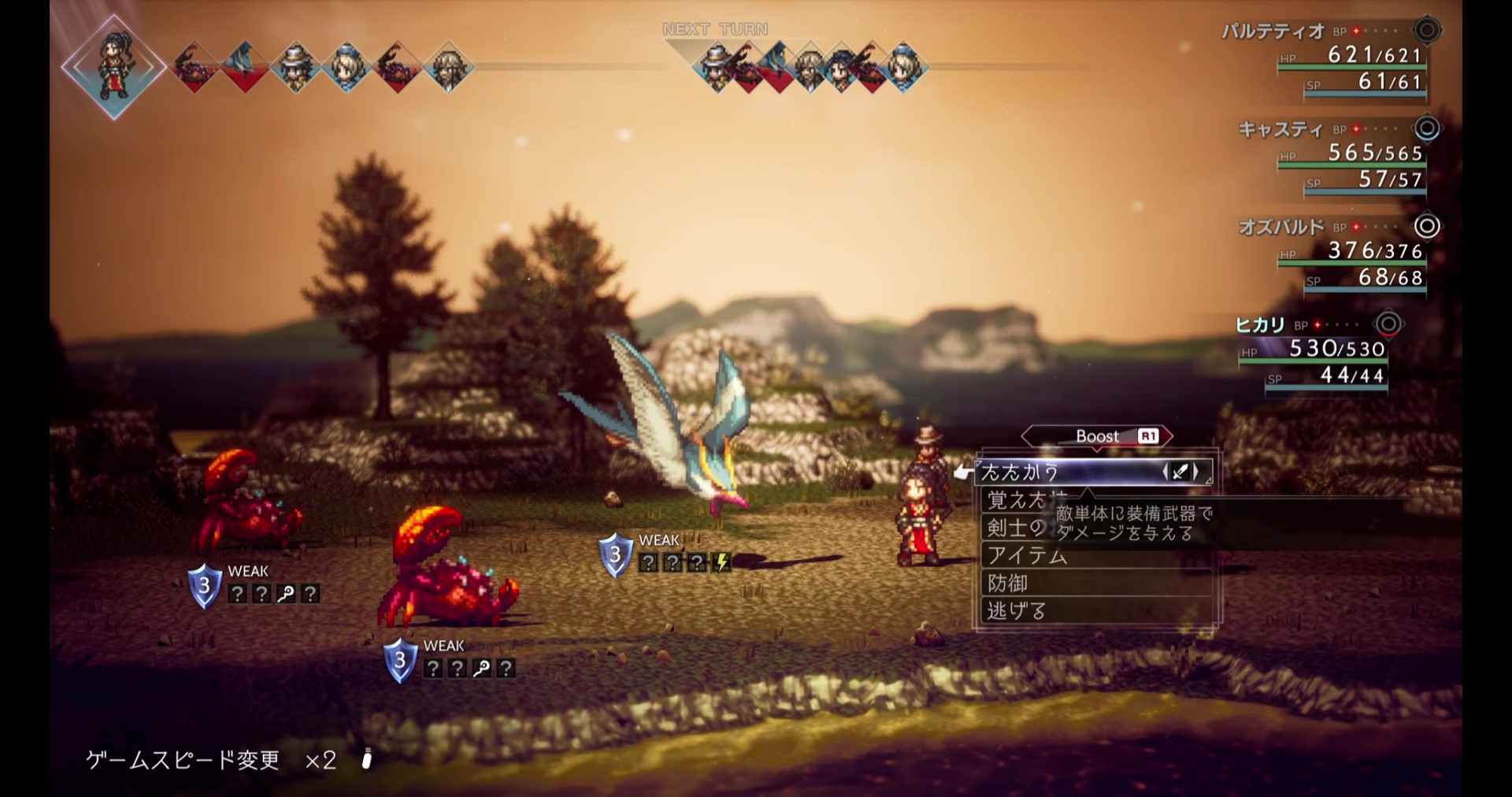Image resolution: width=1512 pixels, height=797 pixels.
Task: Click the left arrow beside the sword icon
Action: 1165,473
